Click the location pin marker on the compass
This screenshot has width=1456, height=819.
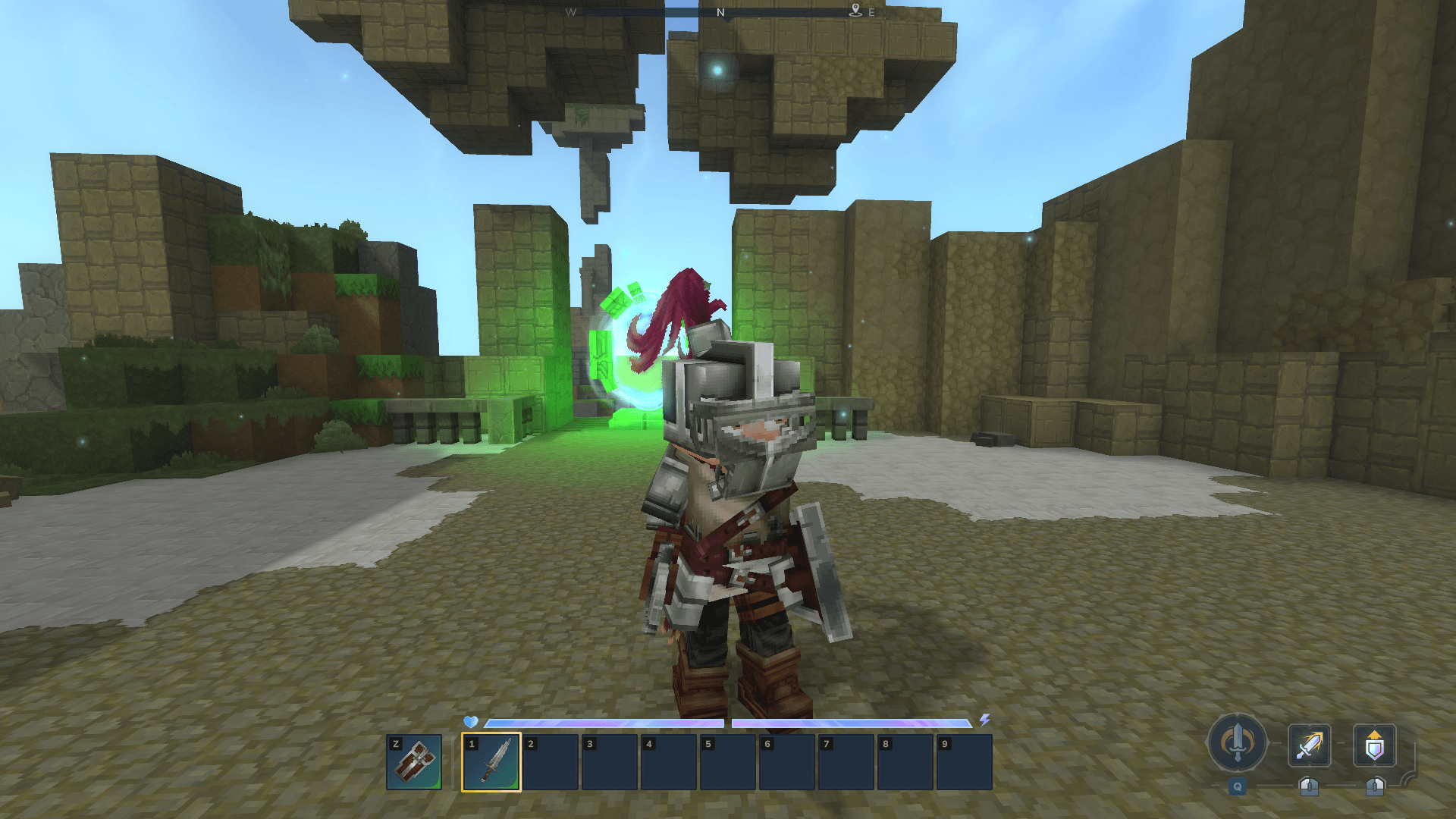pos(855,11)
